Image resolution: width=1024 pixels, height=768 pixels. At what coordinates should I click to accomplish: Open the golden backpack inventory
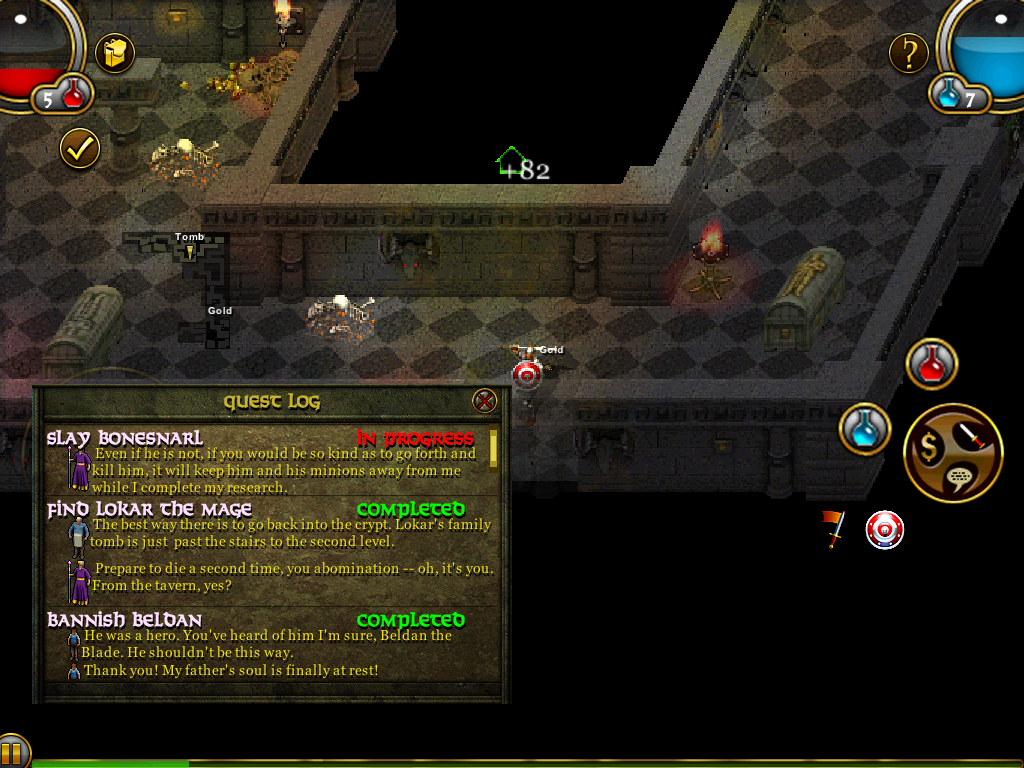(115, 53)
